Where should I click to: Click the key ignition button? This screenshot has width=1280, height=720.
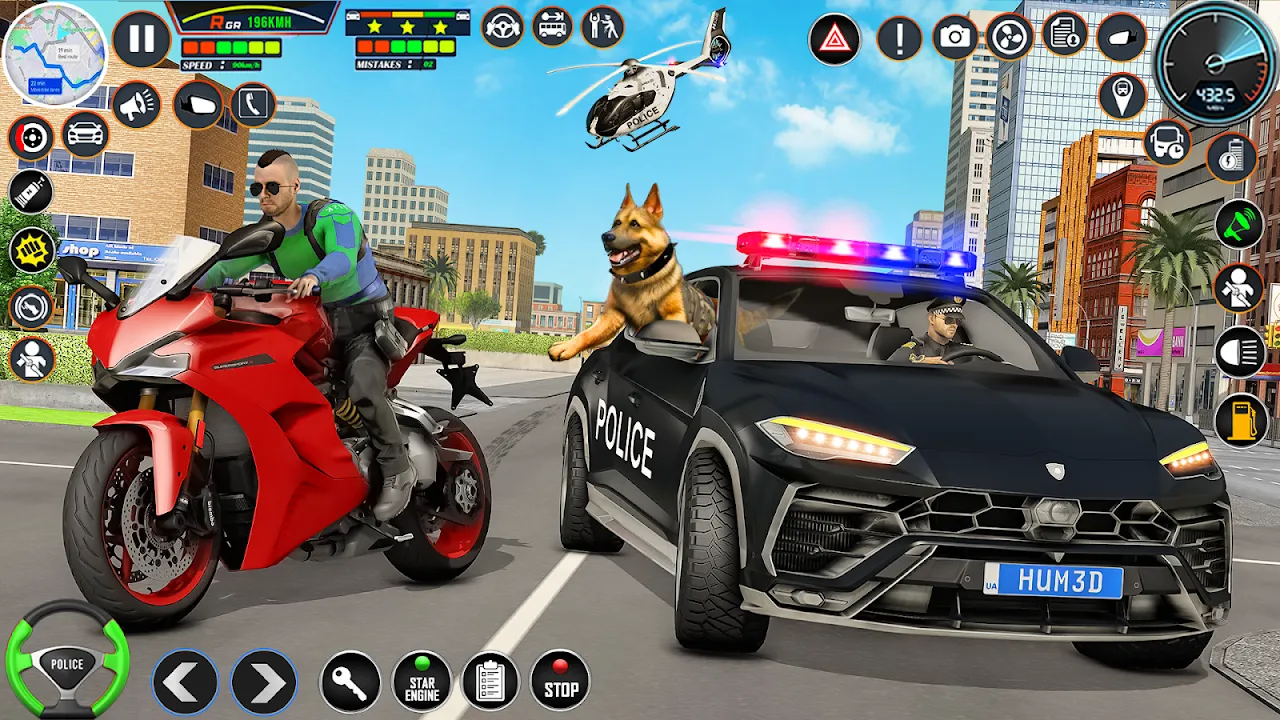349,682
